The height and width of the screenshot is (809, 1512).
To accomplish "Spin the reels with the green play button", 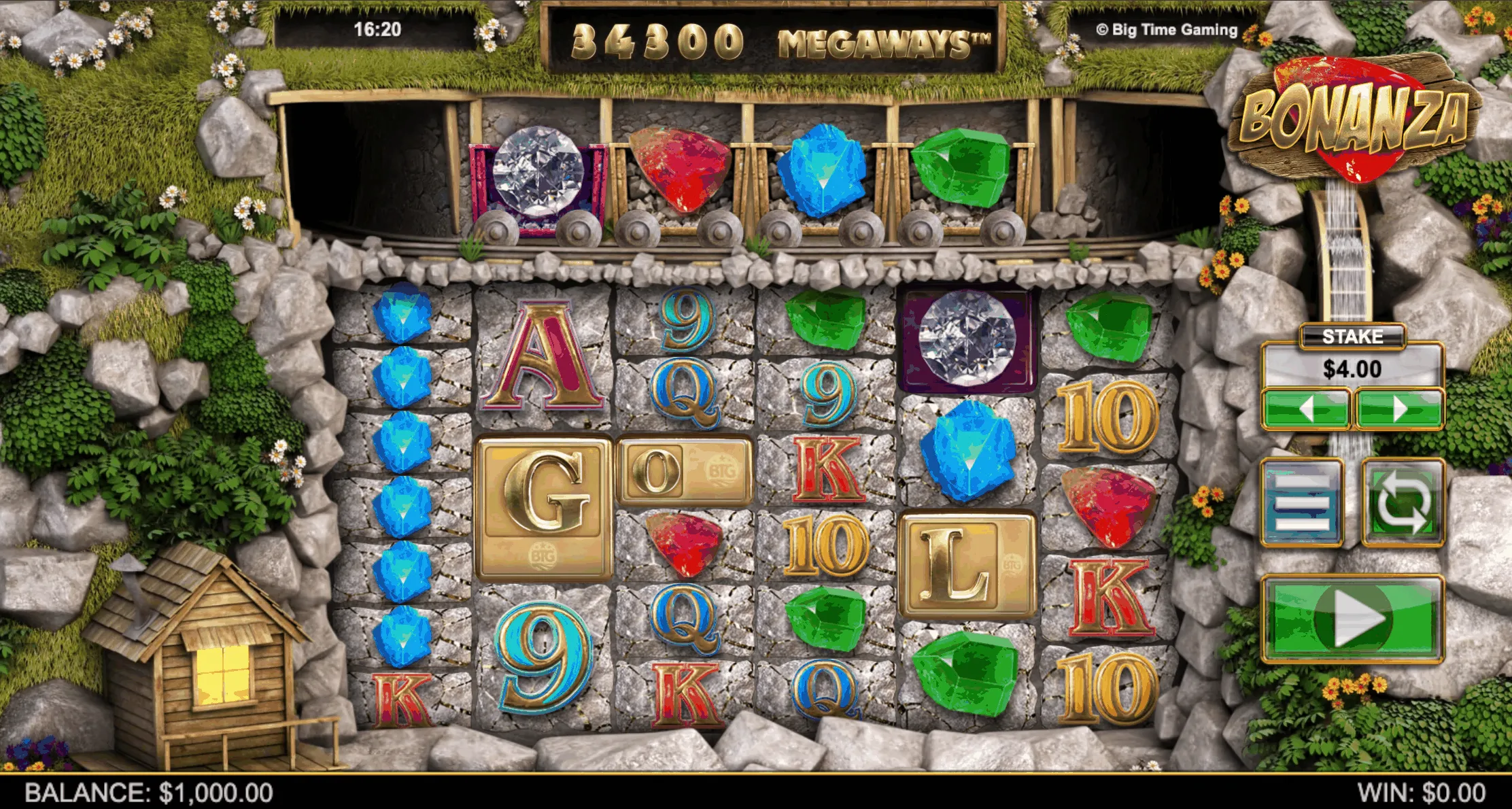I will click(x=1352, y=619).
